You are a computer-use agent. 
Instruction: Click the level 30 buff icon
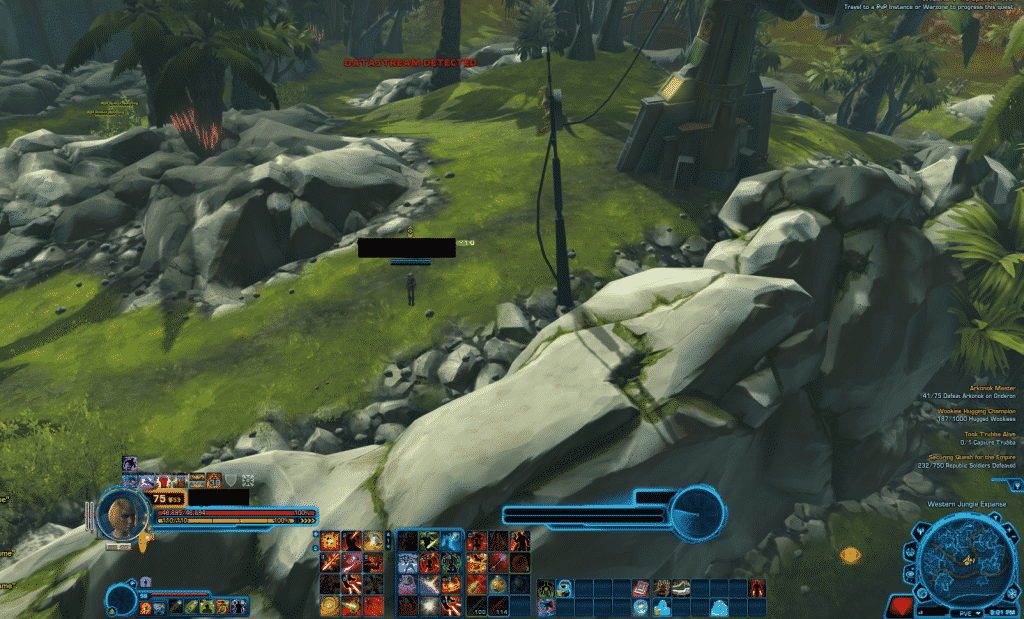[x=214, y=481]
